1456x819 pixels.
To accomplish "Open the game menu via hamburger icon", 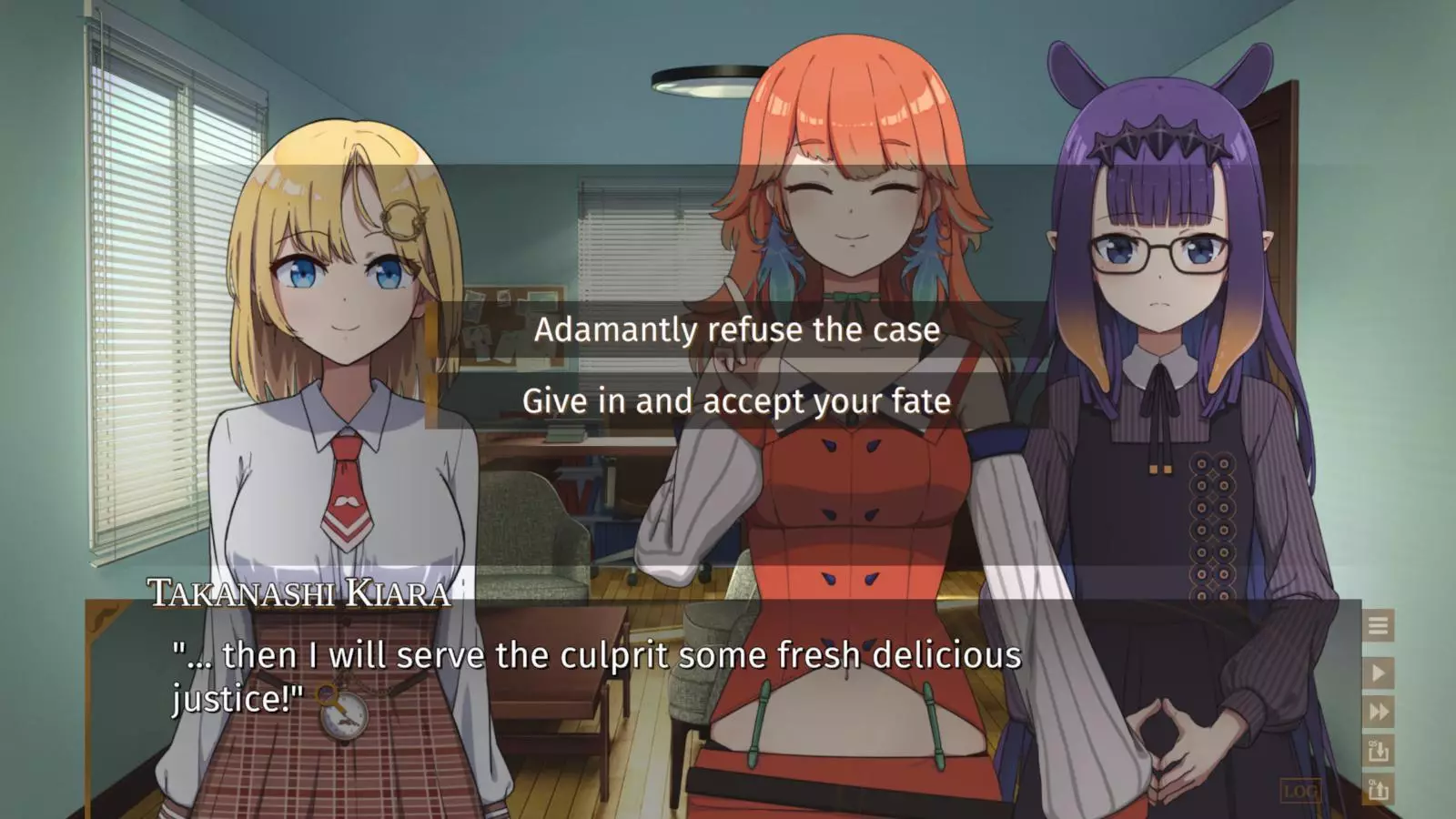I will point(1377,625).
